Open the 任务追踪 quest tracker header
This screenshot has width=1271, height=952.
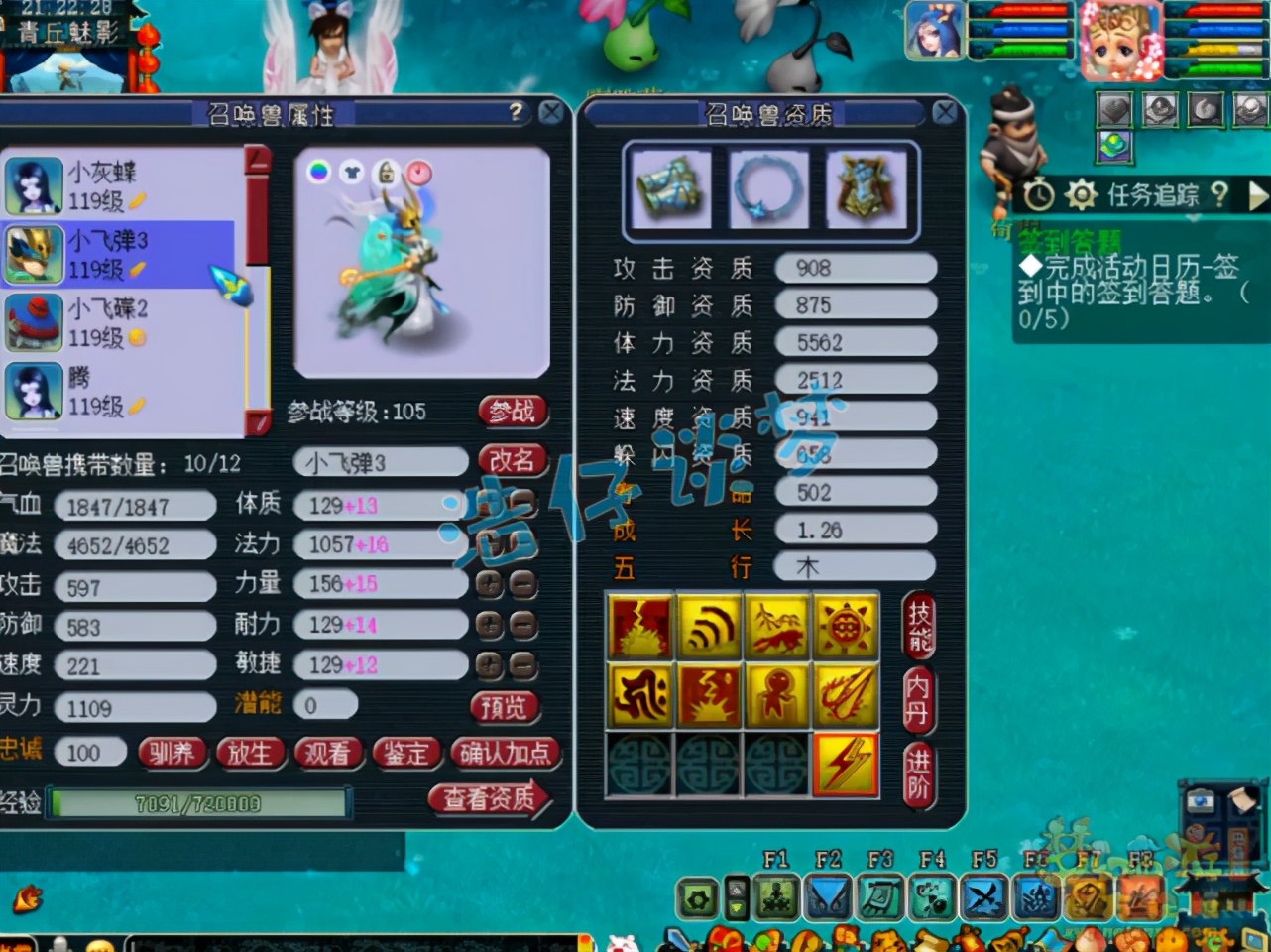point(1152,194)
